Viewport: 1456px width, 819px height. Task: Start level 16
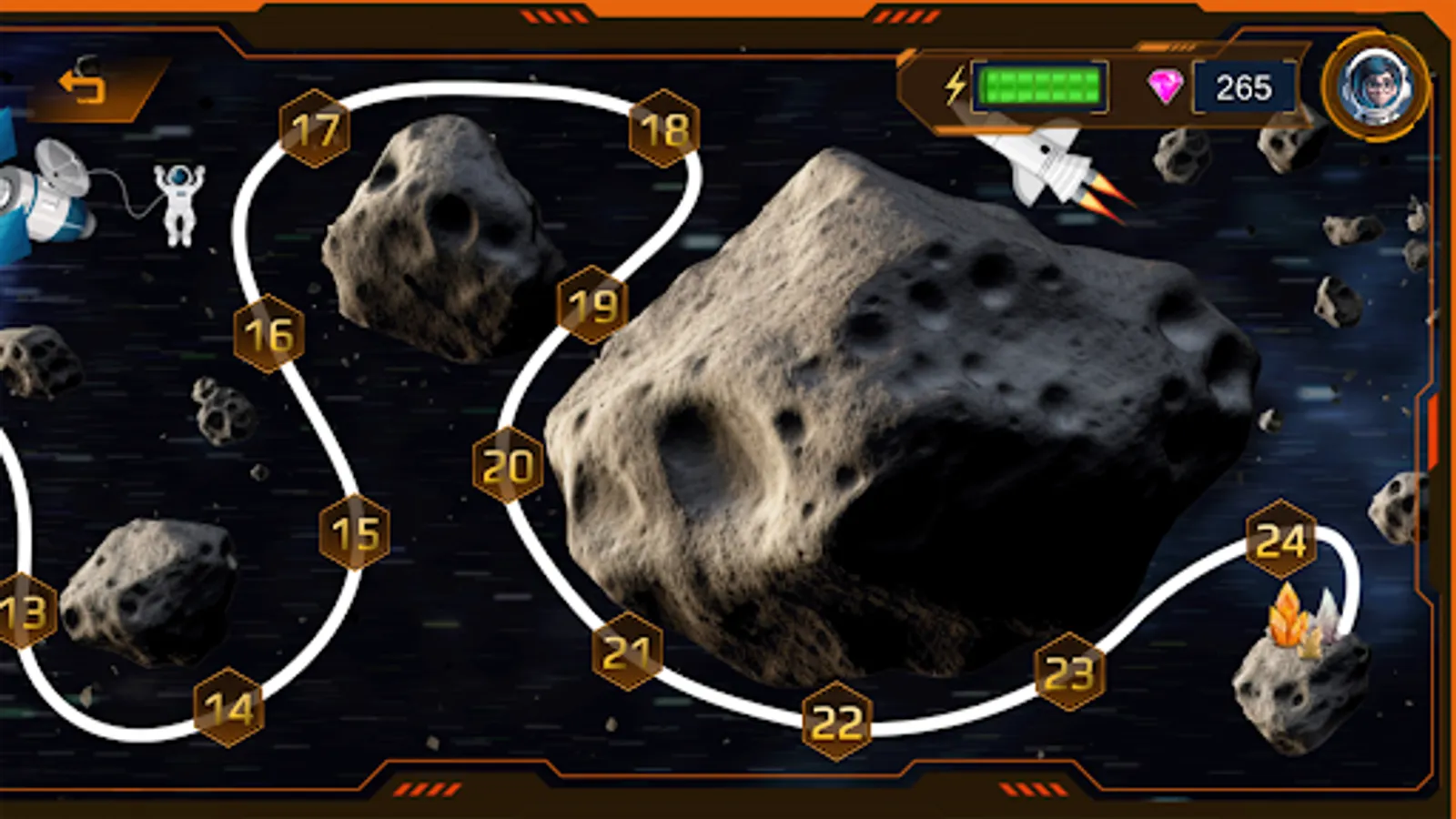268,334
